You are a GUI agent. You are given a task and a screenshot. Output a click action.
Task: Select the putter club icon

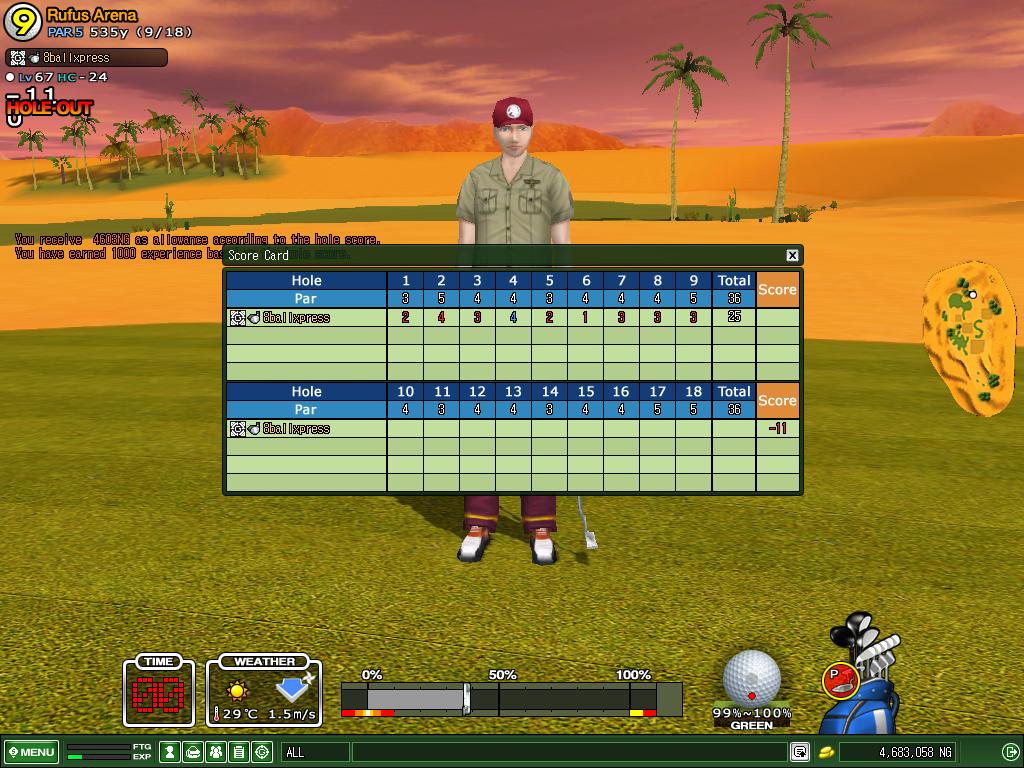(x=841, y=680)
